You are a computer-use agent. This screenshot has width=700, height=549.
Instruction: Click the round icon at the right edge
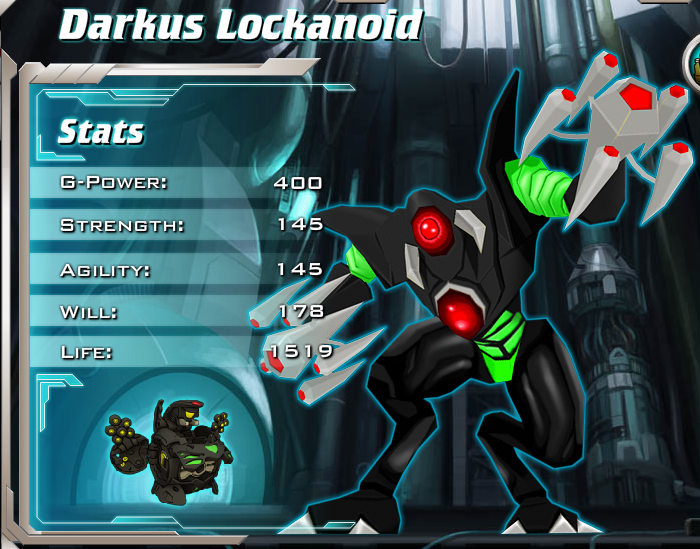[x=692, y=64]
